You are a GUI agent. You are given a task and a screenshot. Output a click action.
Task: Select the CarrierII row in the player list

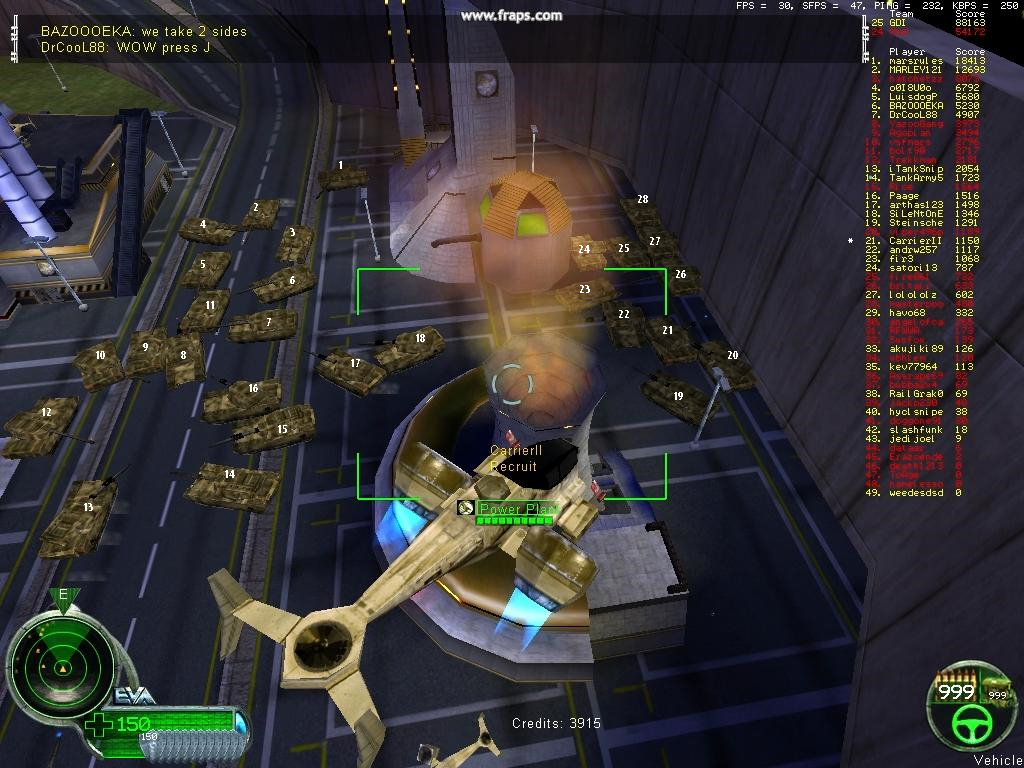point(915,241)
